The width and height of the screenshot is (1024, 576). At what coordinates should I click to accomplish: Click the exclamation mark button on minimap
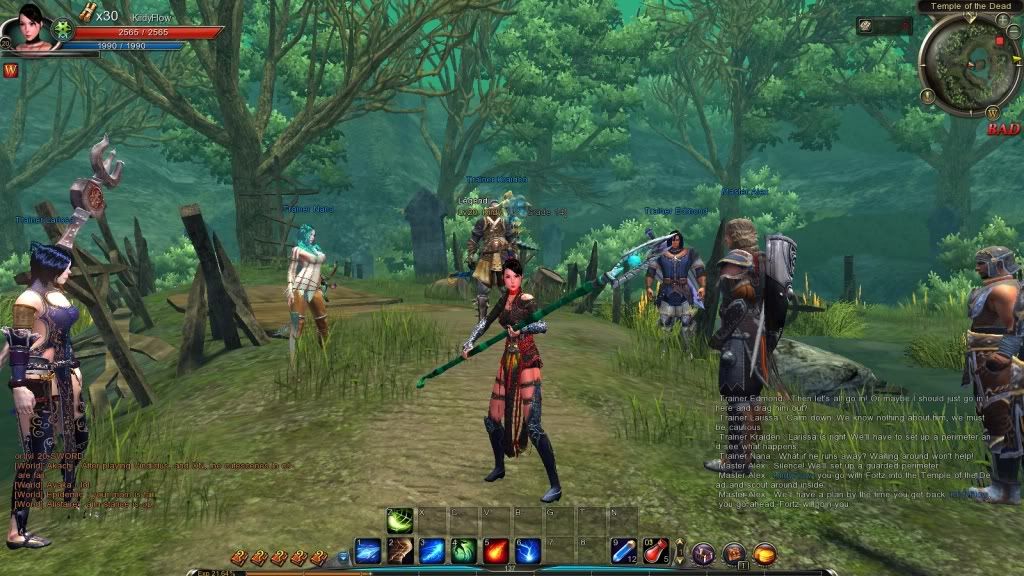[928, 98]
